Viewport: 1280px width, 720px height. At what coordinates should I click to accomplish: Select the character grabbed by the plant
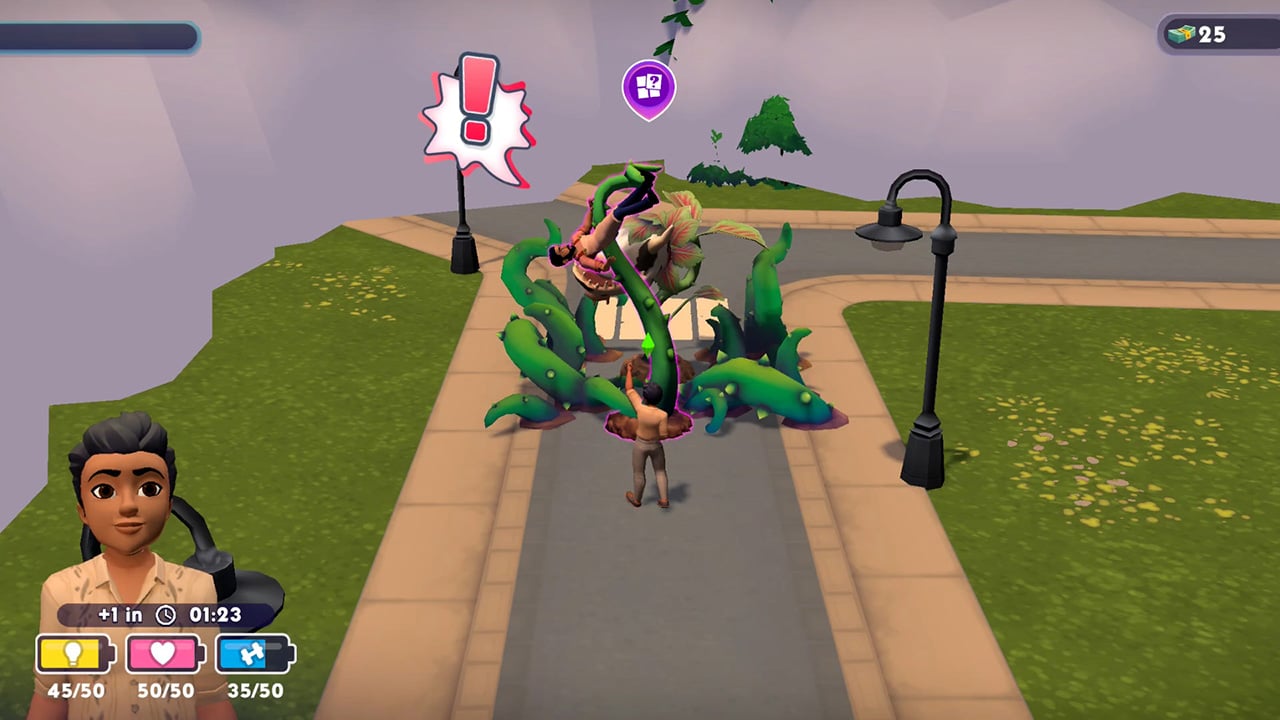tap(600, 230)
